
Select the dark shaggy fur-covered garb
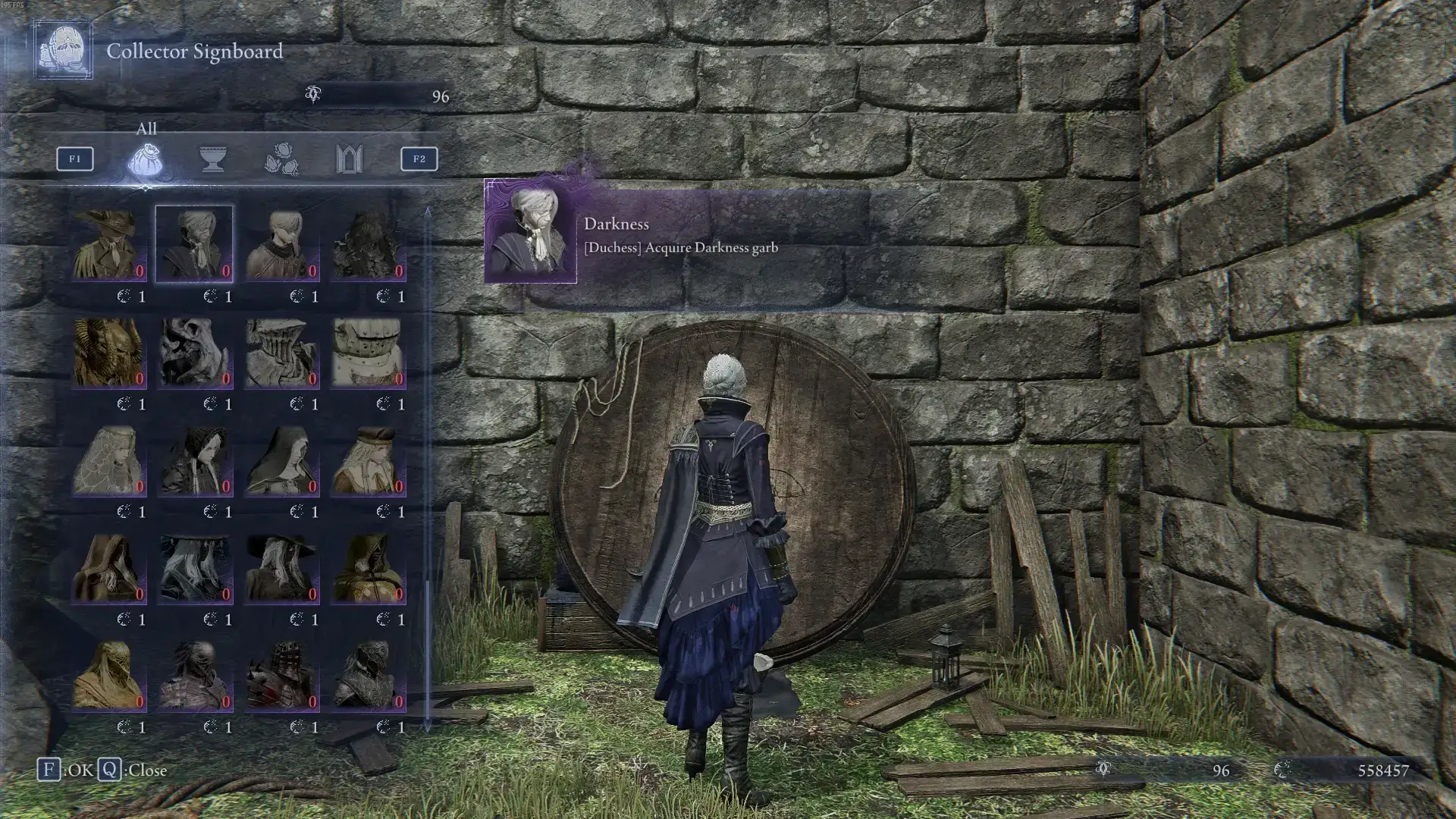click(x=368, y=244)
